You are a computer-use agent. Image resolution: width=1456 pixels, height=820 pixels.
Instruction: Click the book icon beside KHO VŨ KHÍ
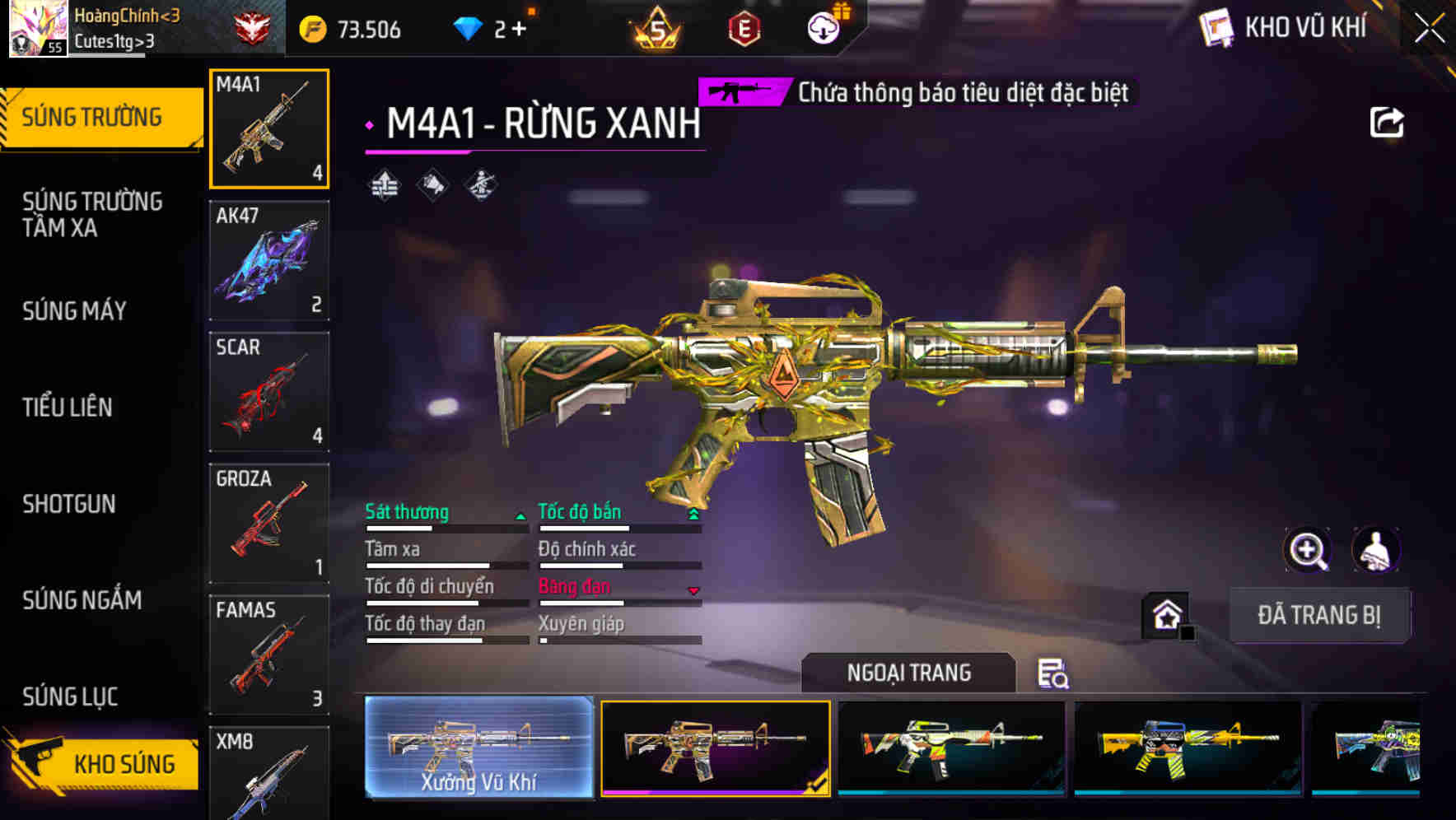(x=1216, y=27)
